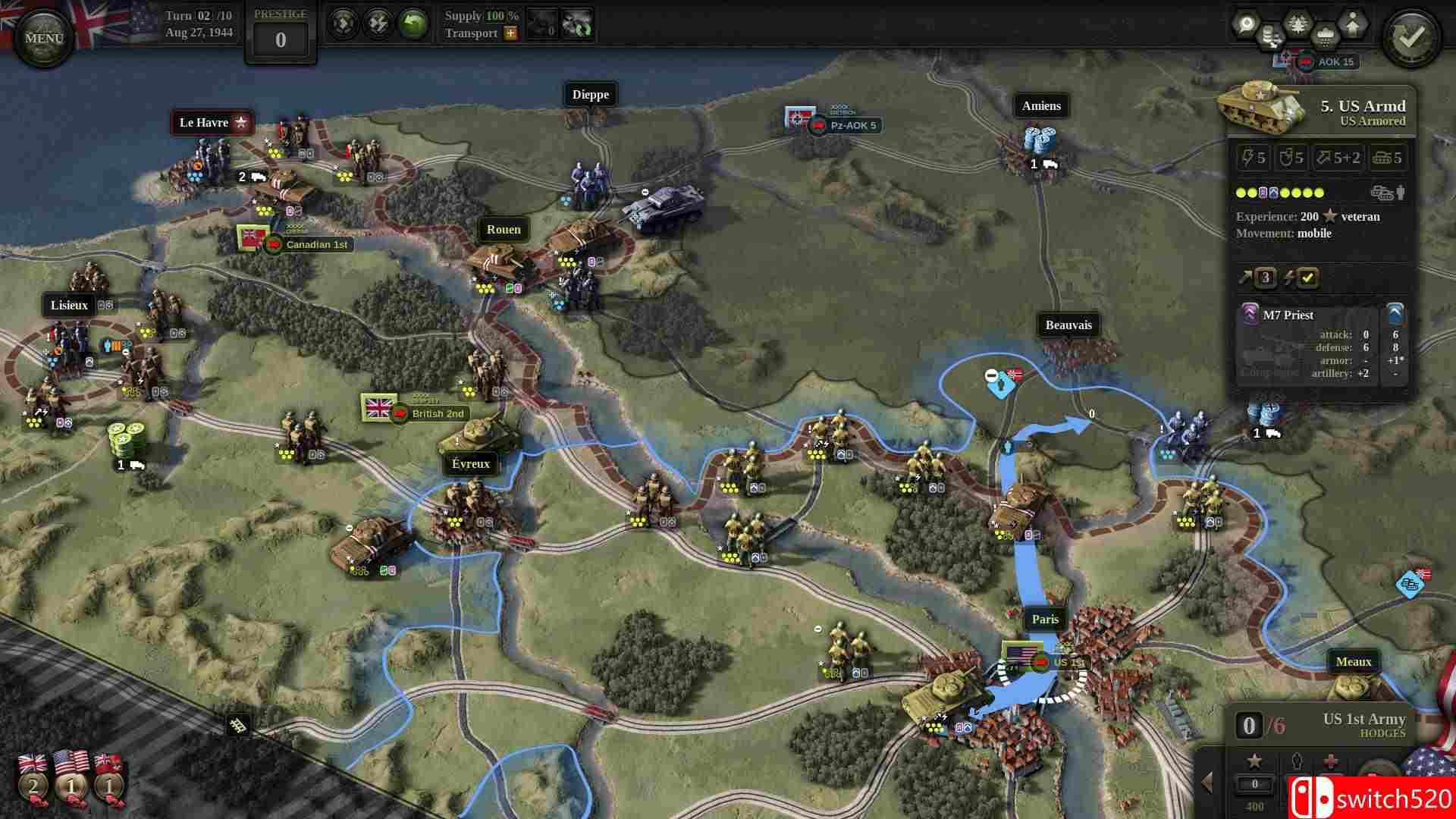
Task: Click the star icon in US 1st Army panel
Action: (1255, 762)
